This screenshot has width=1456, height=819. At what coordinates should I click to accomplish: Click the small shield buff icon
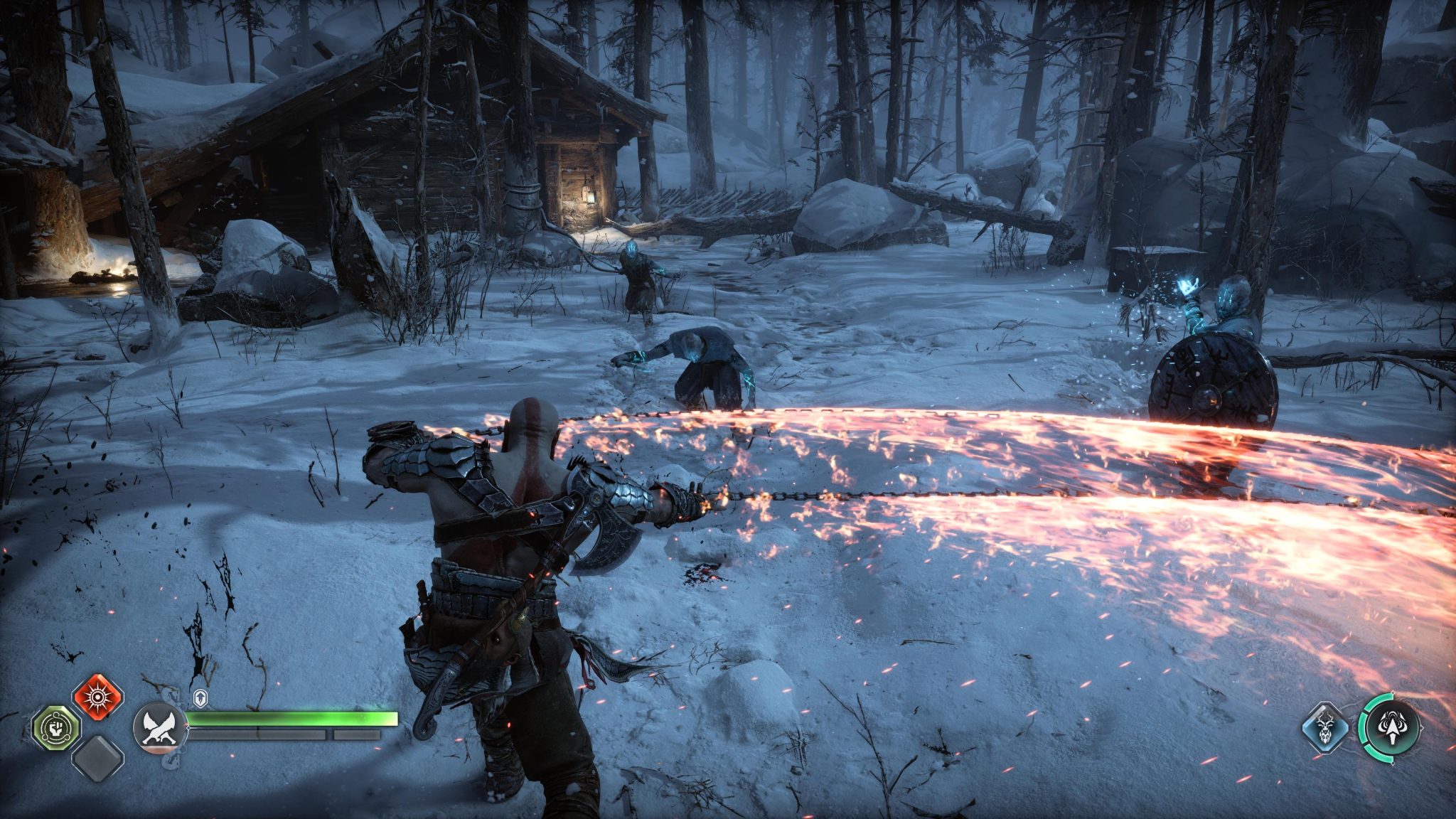pos(201,699)
